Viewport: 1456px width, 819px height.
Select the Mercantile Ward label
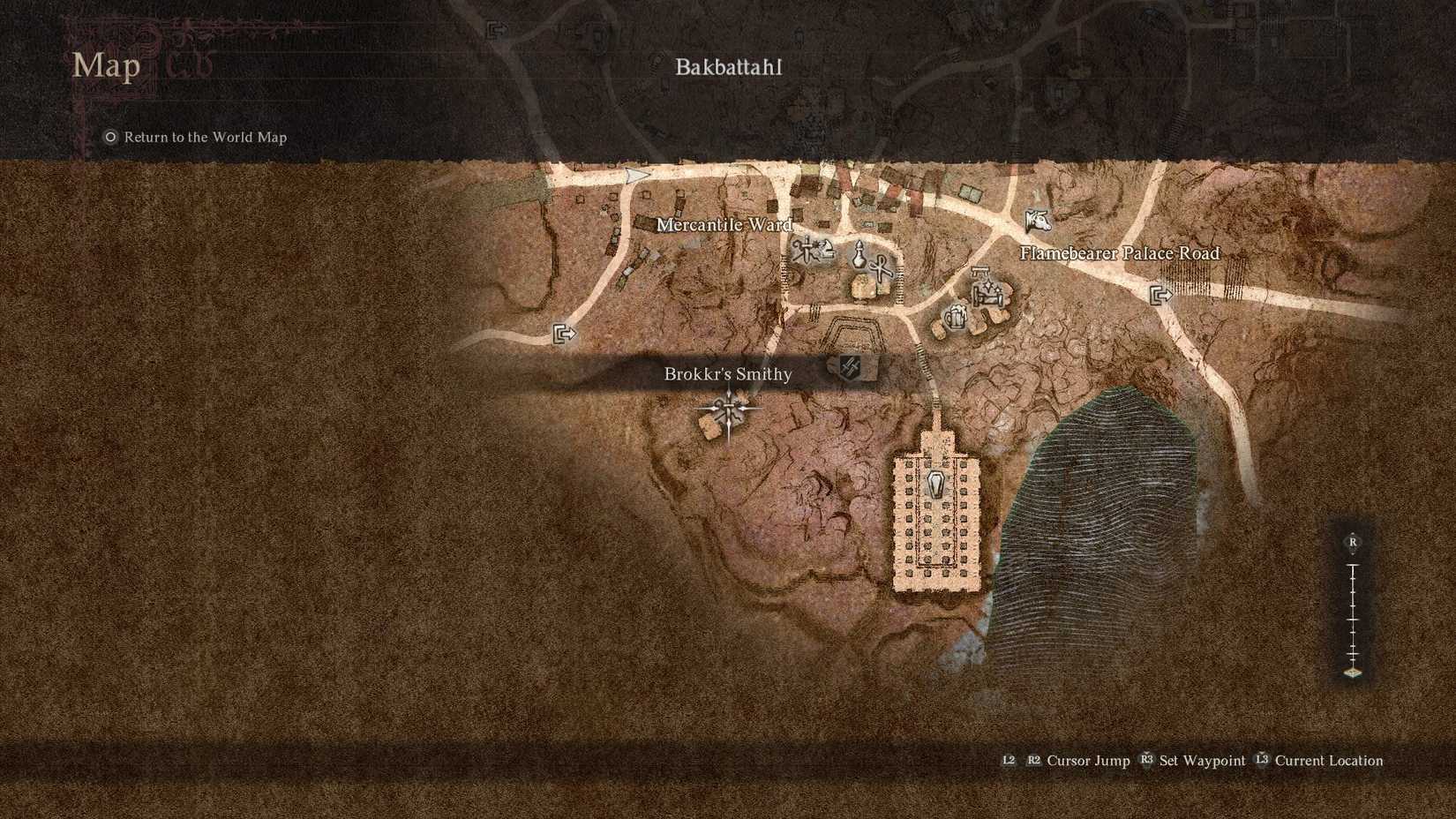[x=725, y=226]
